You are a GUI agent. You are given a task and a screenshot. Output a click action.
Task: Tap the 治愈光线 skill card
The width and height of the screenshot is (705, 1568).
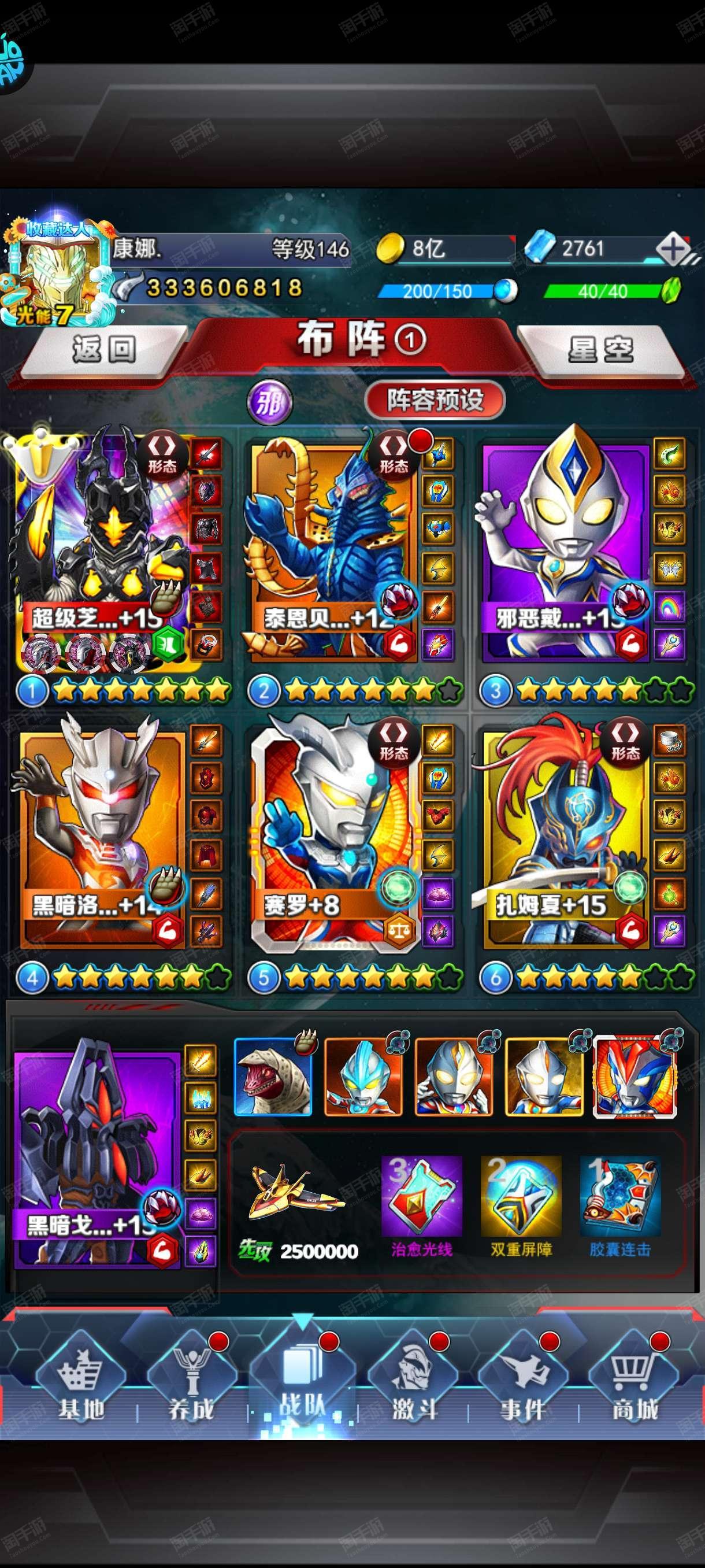(421, 1197)
